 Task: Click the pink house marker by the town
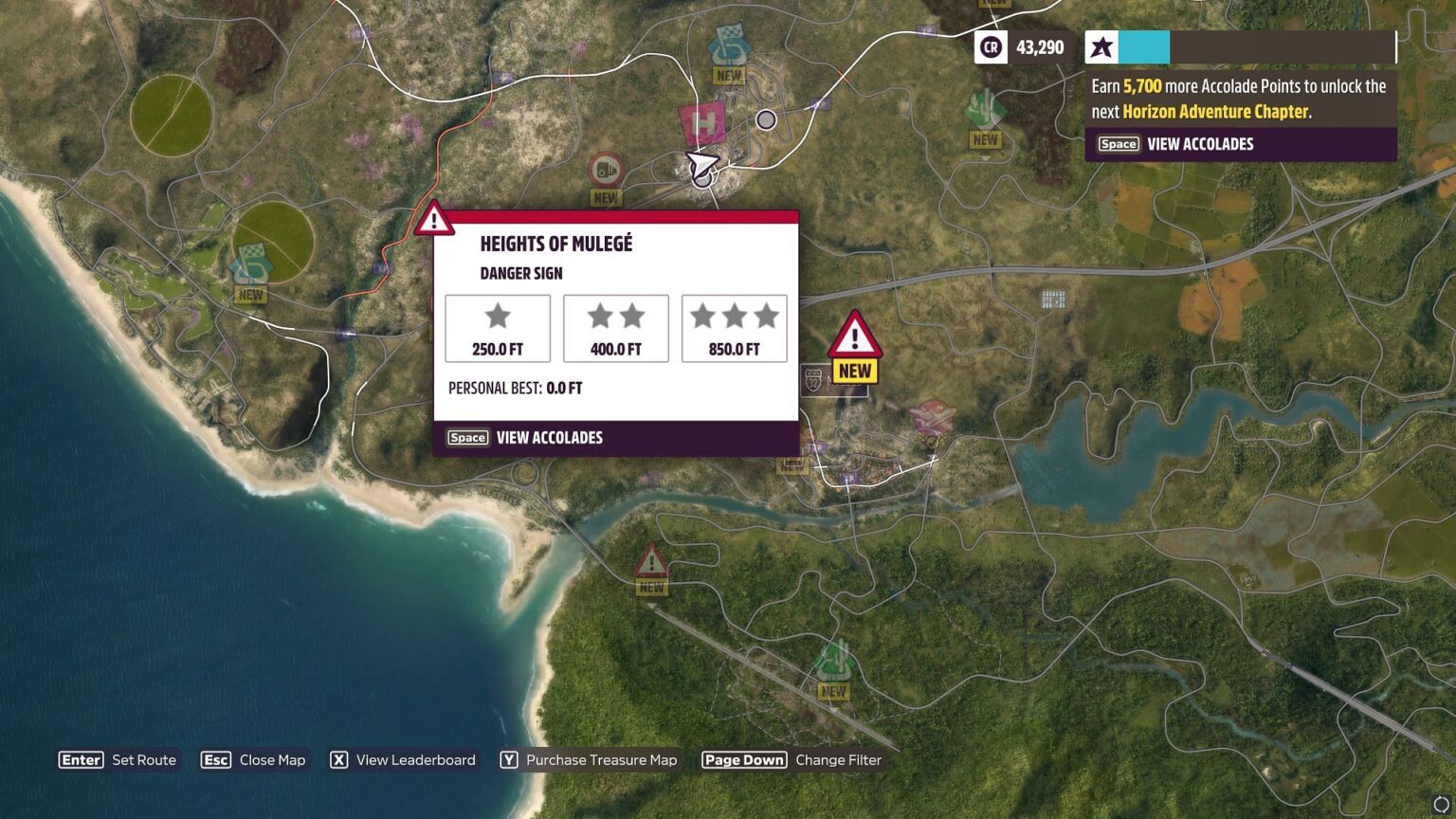pyautogui.click(x=931, y=417)
